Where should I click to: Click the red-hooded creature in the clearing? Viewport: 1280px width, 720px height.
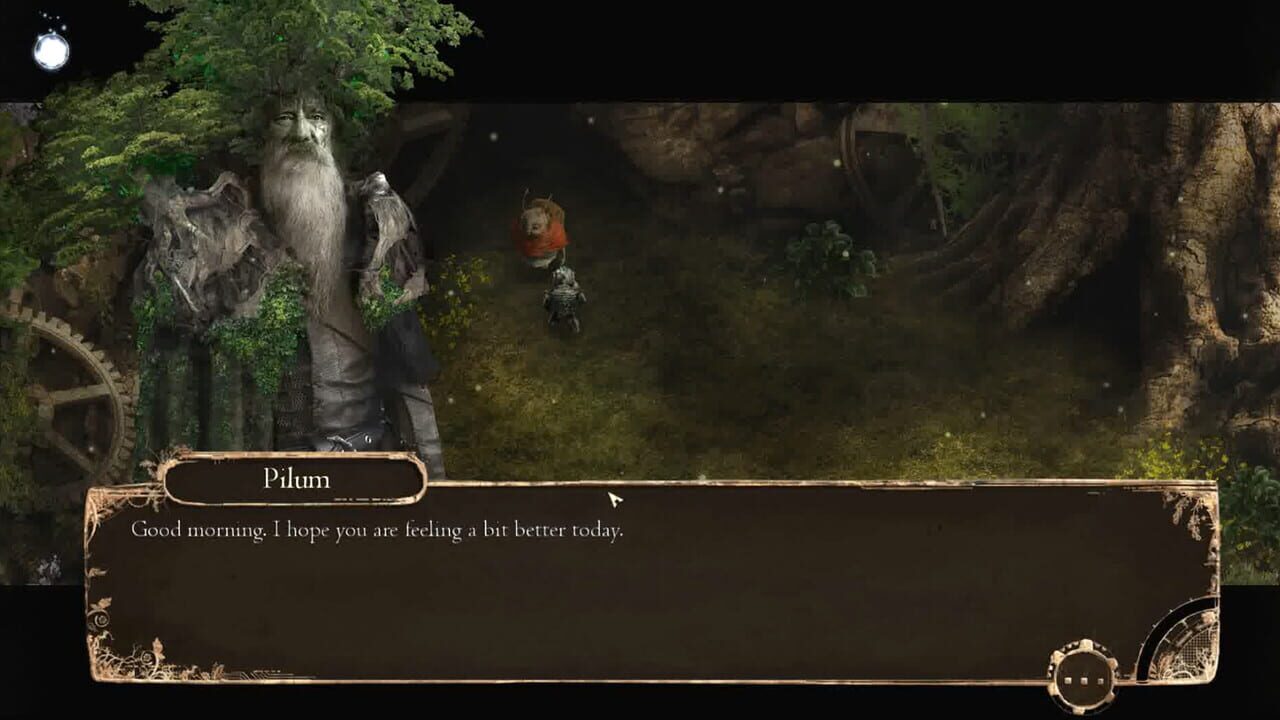pyautogui.click(x=540, y=230)
